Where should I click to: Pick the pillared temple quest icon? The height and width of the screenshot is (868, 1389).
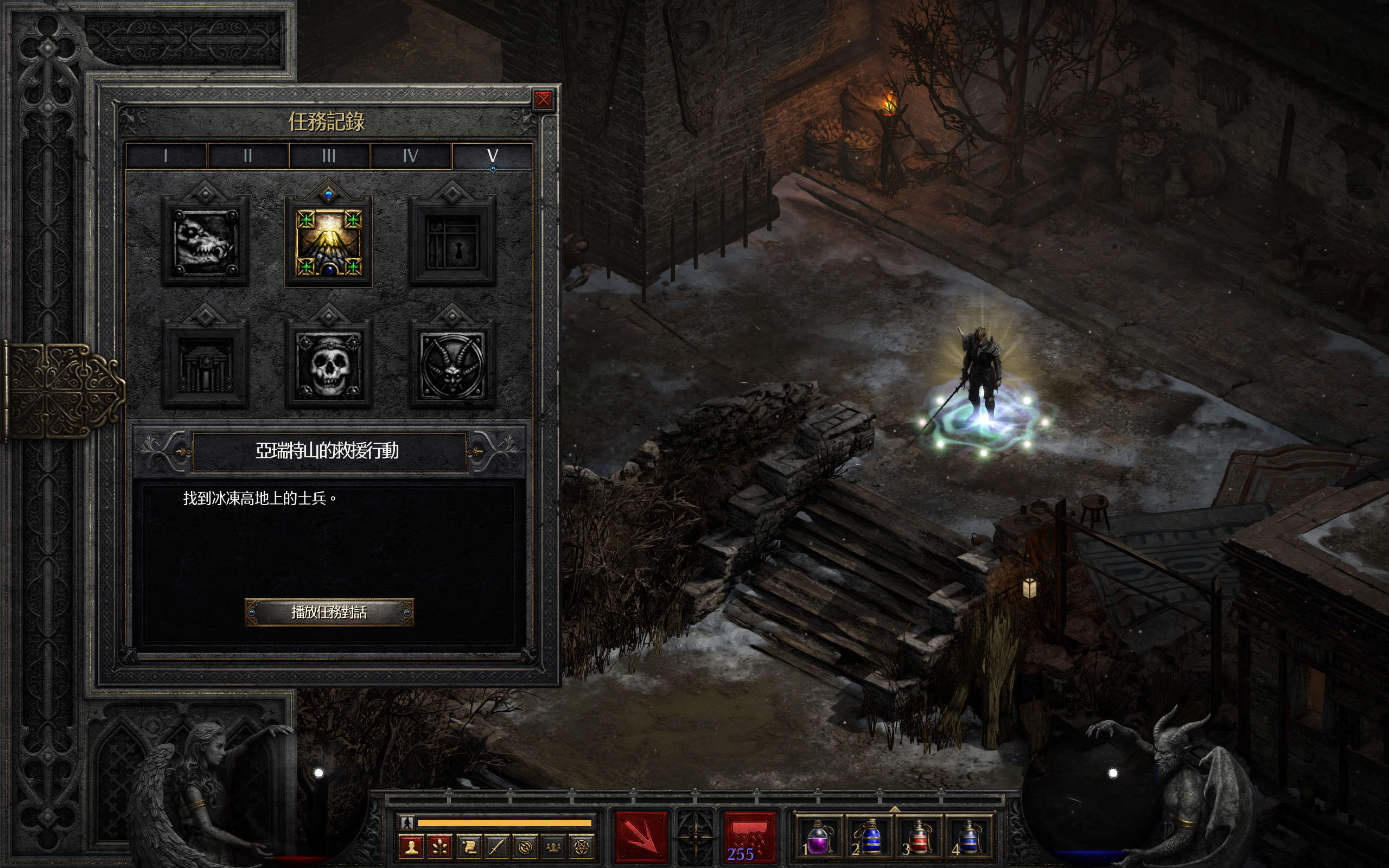click(205, 364)
